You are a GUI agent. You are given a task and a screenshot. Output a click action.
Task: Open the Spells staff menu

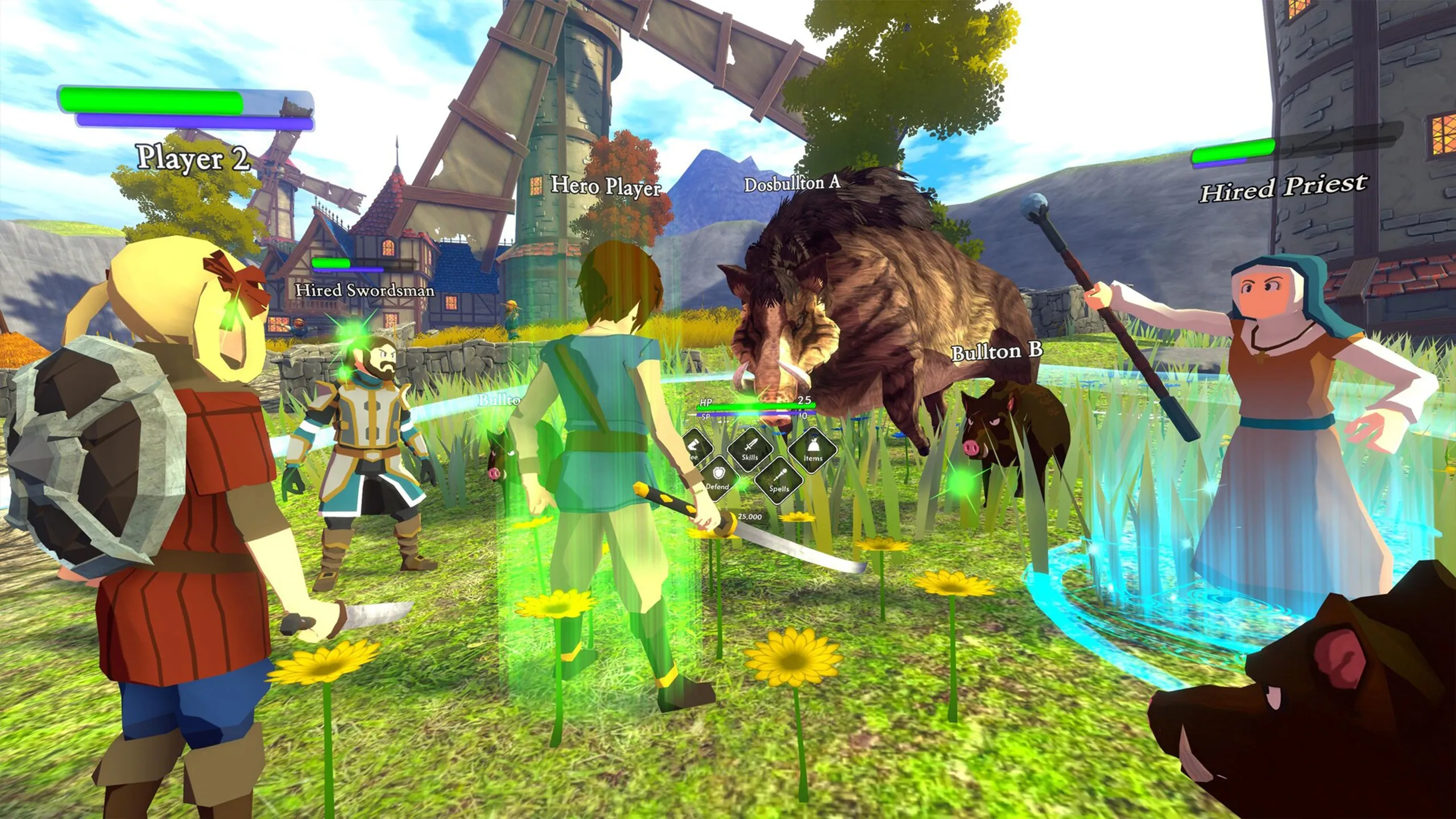pyautogui.click(x=779, y=481)
